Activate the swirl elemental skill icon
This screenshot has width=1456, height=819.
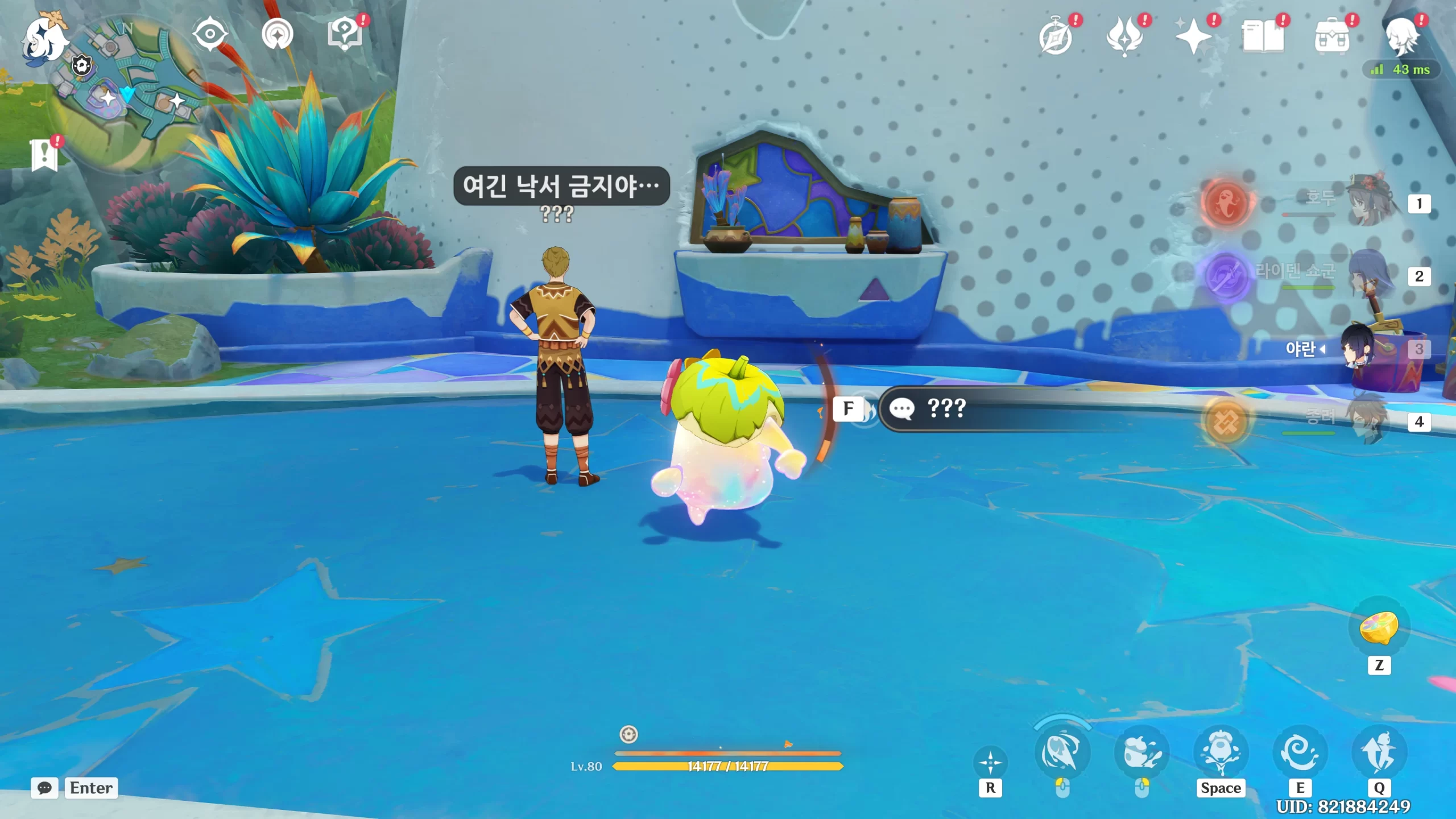click(x=1300, y=752)
